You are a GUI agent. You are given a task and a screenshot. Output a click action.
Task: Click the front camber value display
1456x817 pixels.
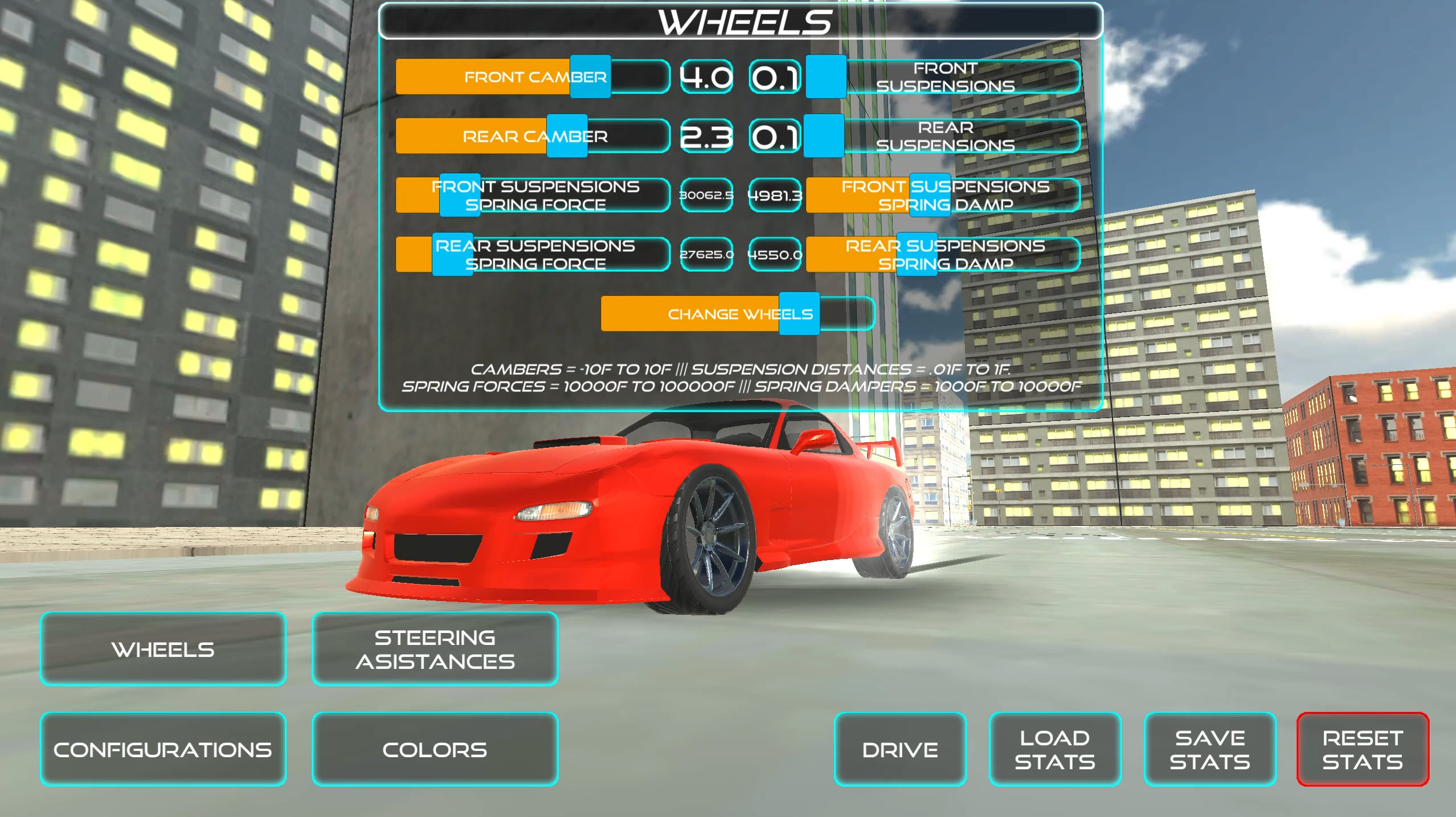pos(705,77)
